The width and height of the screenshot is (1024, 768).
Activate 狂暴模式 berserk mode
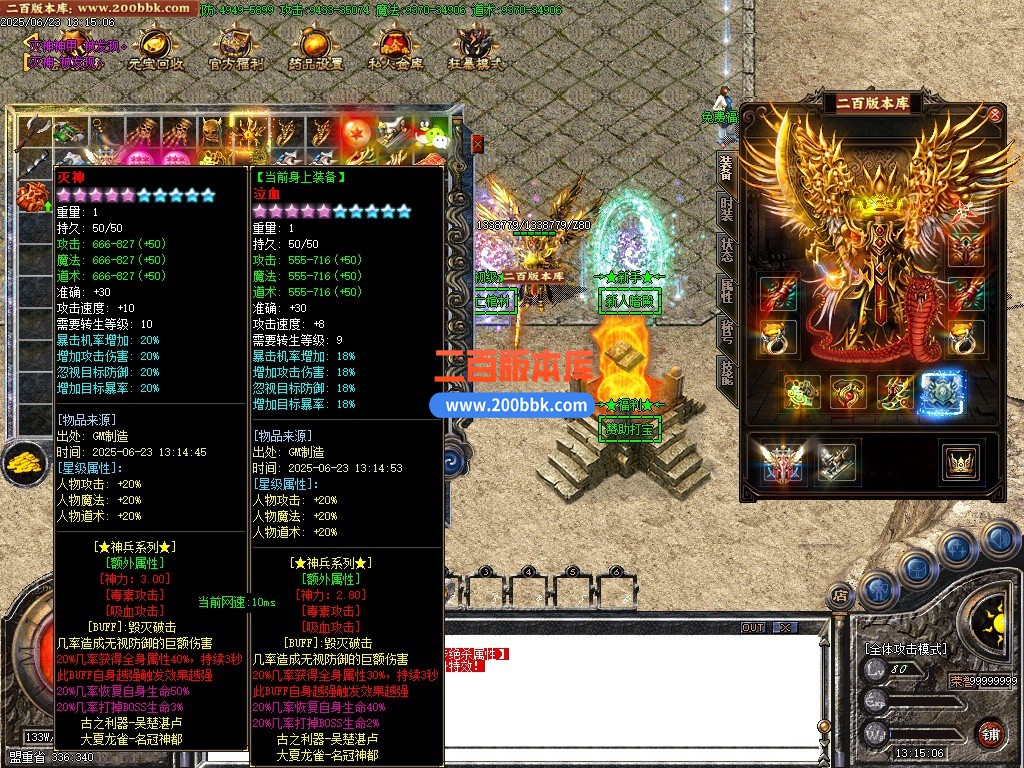pos(475,49)
